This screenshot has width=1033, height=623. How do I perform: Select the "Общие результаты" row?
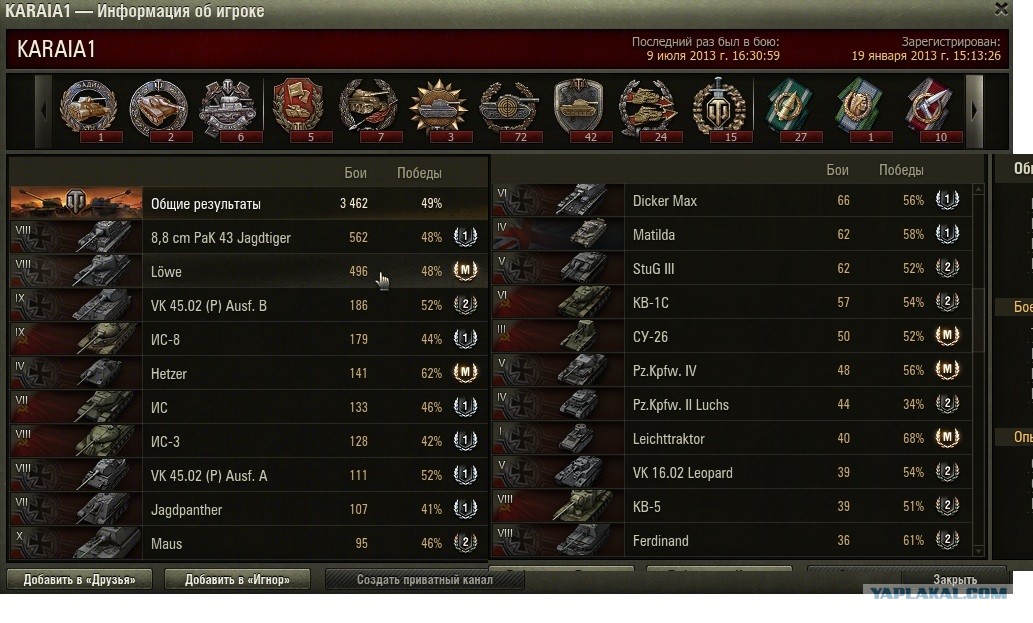coord(249,204)
